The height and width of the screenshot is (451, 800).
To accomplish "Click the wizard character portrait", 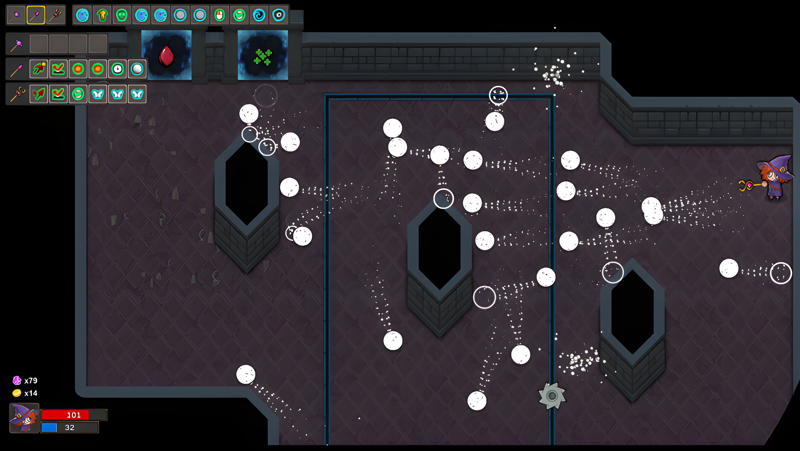I will [23, 418].
